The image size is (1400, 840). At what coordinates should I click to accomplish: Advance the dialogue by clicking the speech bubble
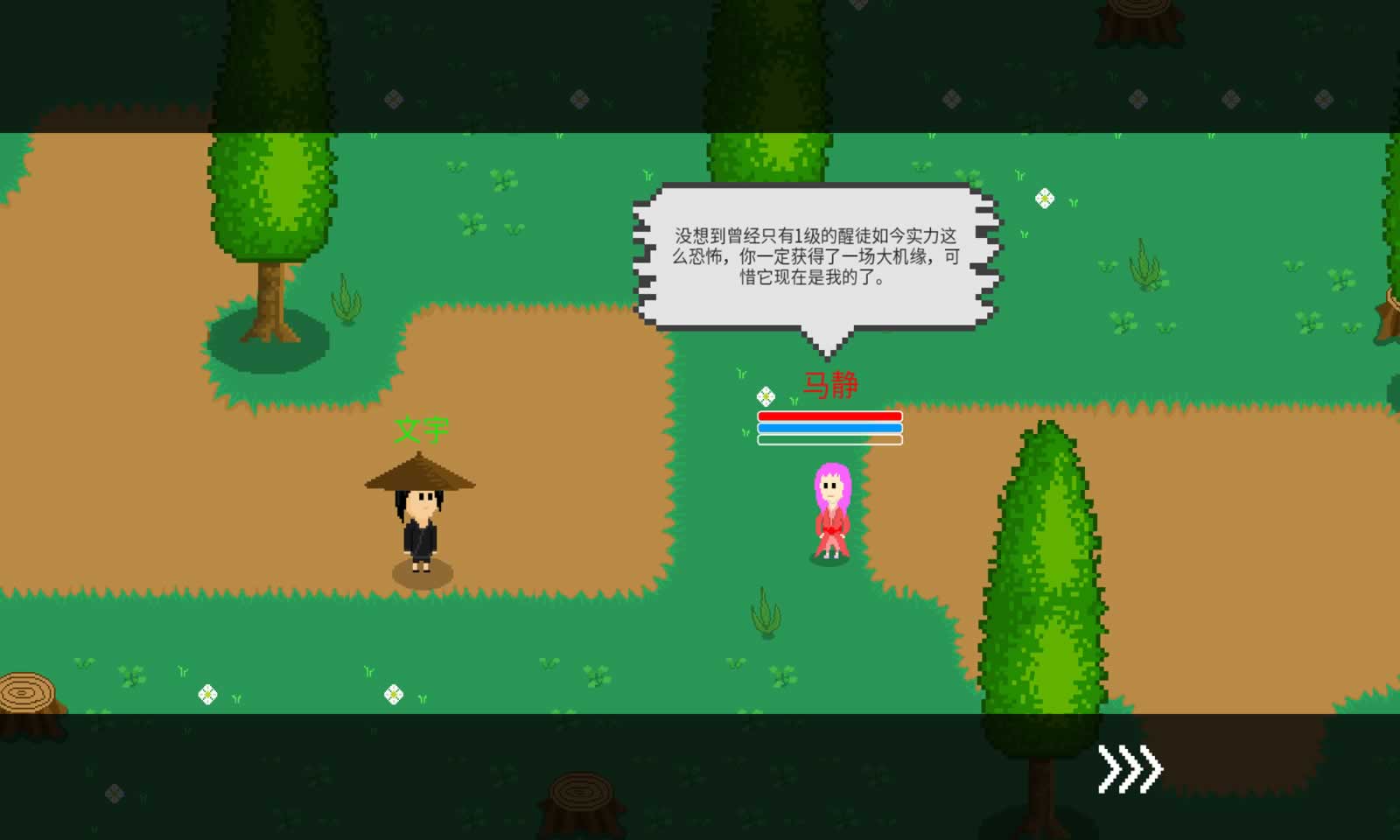point(816,254)
